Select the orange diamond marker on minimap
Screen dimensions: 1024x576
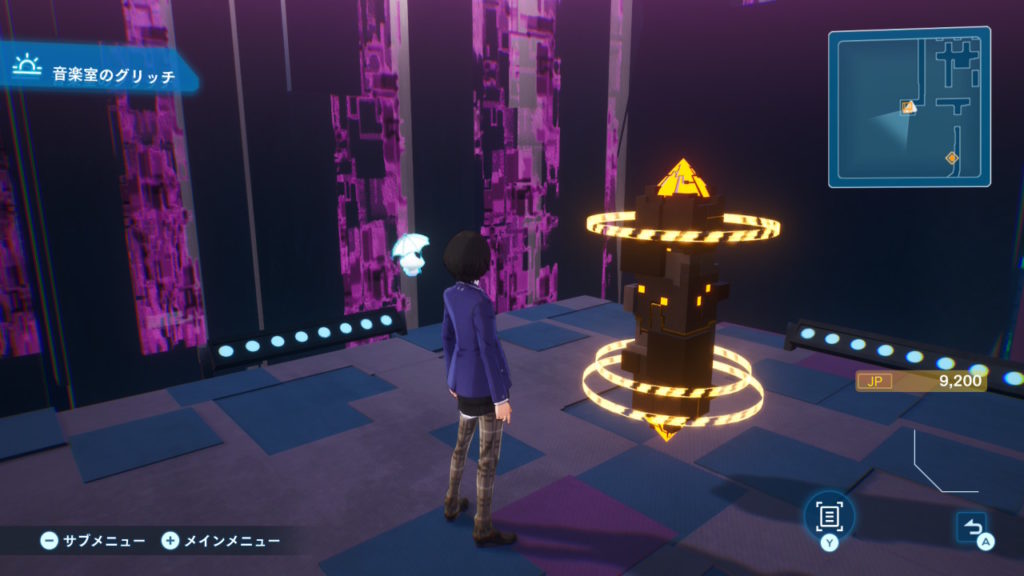click(x=951, y=158)
